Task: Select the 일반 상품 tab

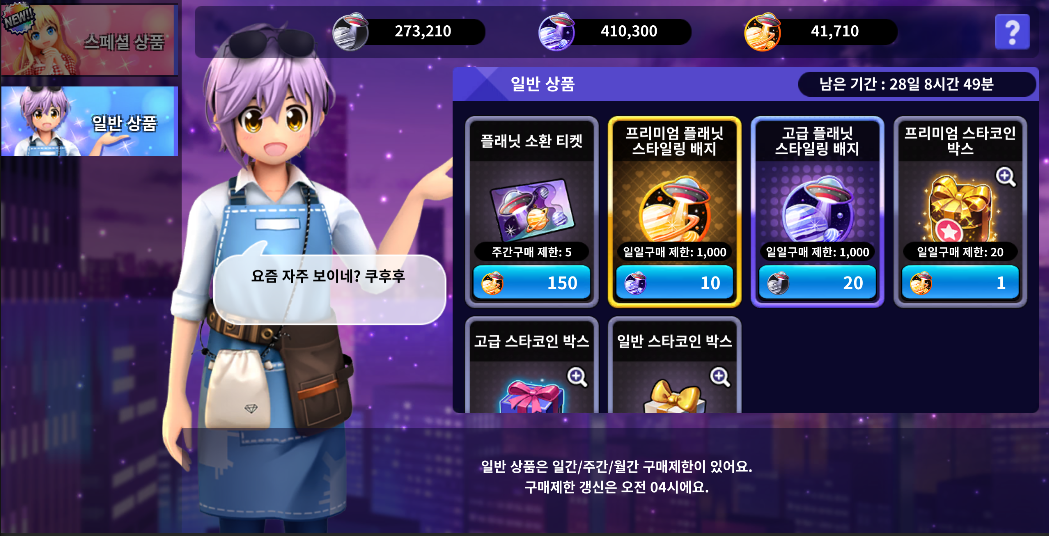Action: point(90,121)
